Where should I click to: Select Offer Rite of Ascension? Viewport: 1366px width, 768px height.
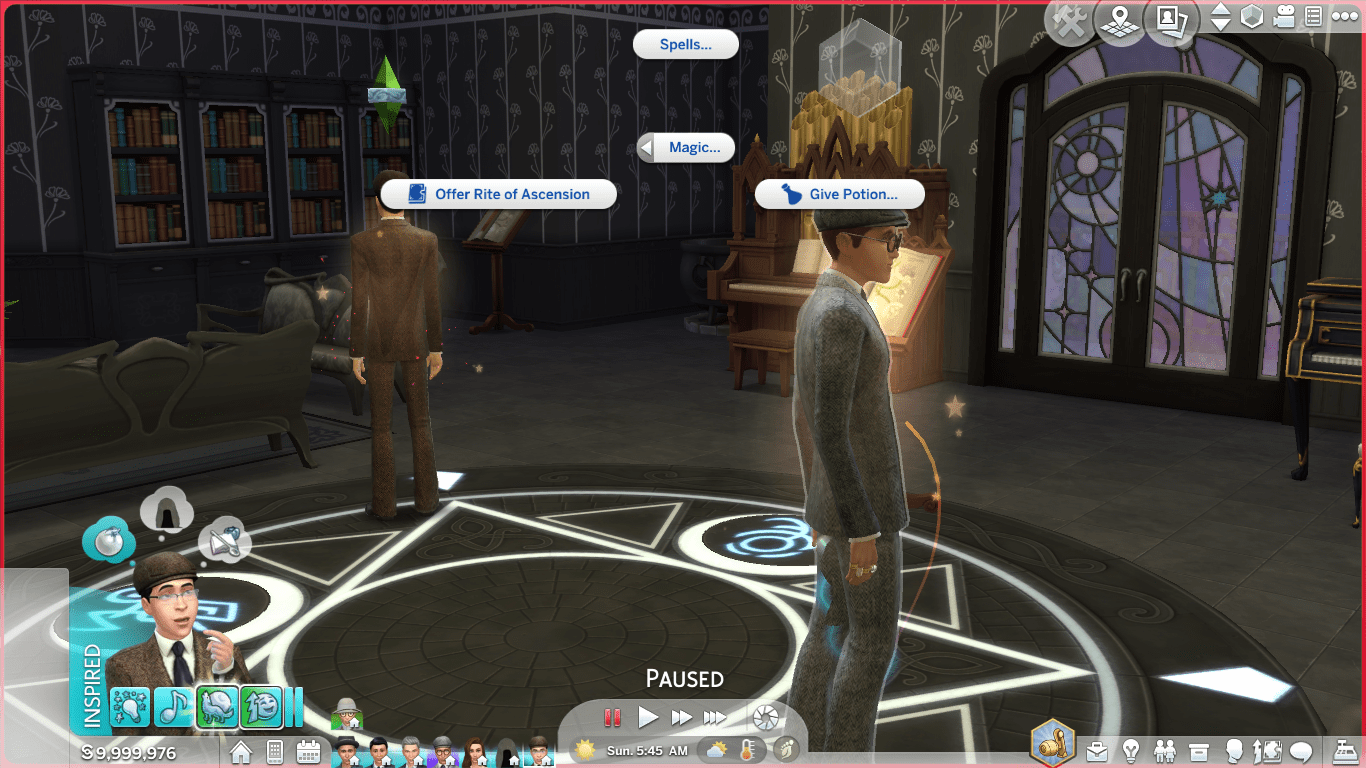point(499,194)
